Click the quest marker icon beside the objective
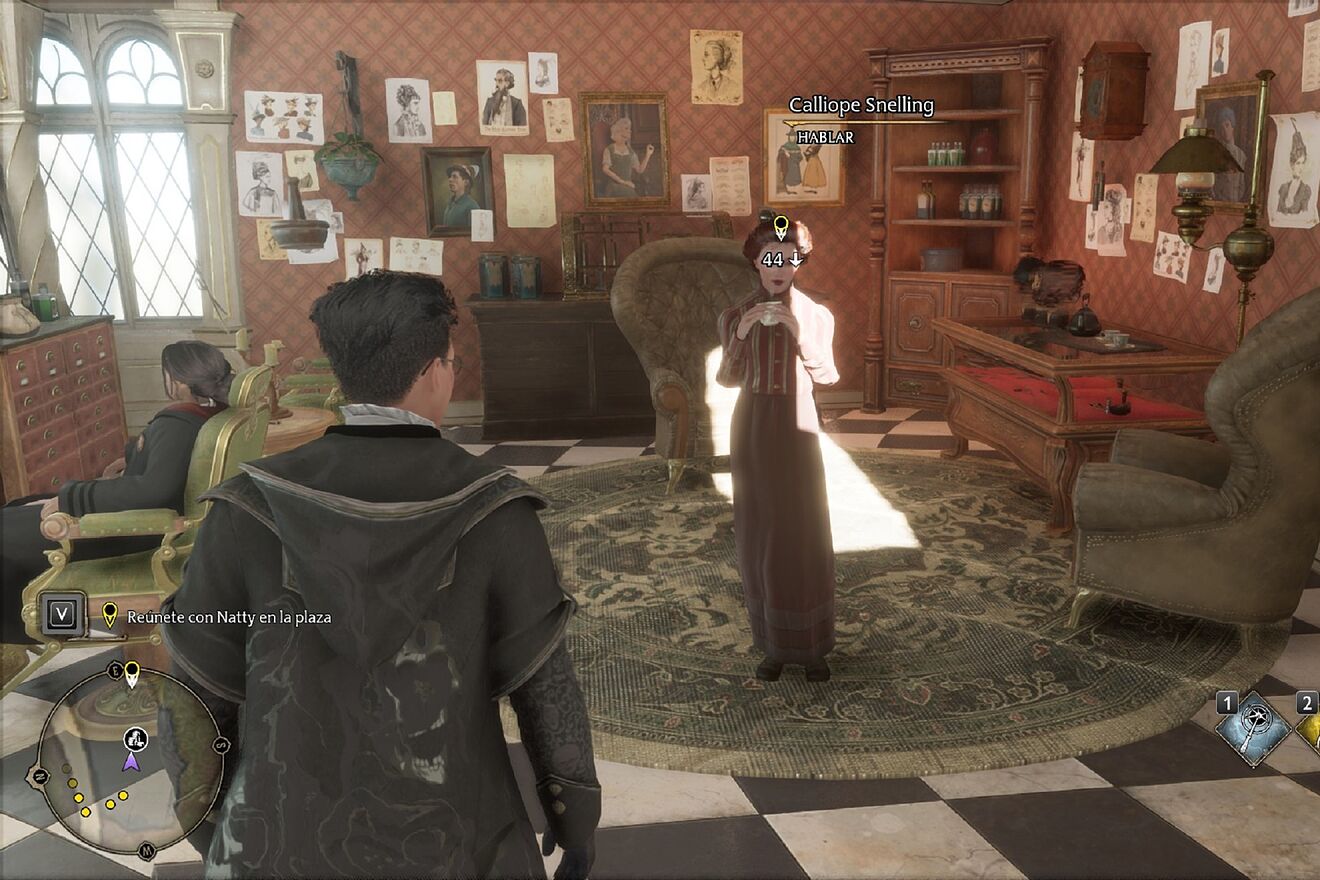 pyautogui.click(x=110, y=614)
